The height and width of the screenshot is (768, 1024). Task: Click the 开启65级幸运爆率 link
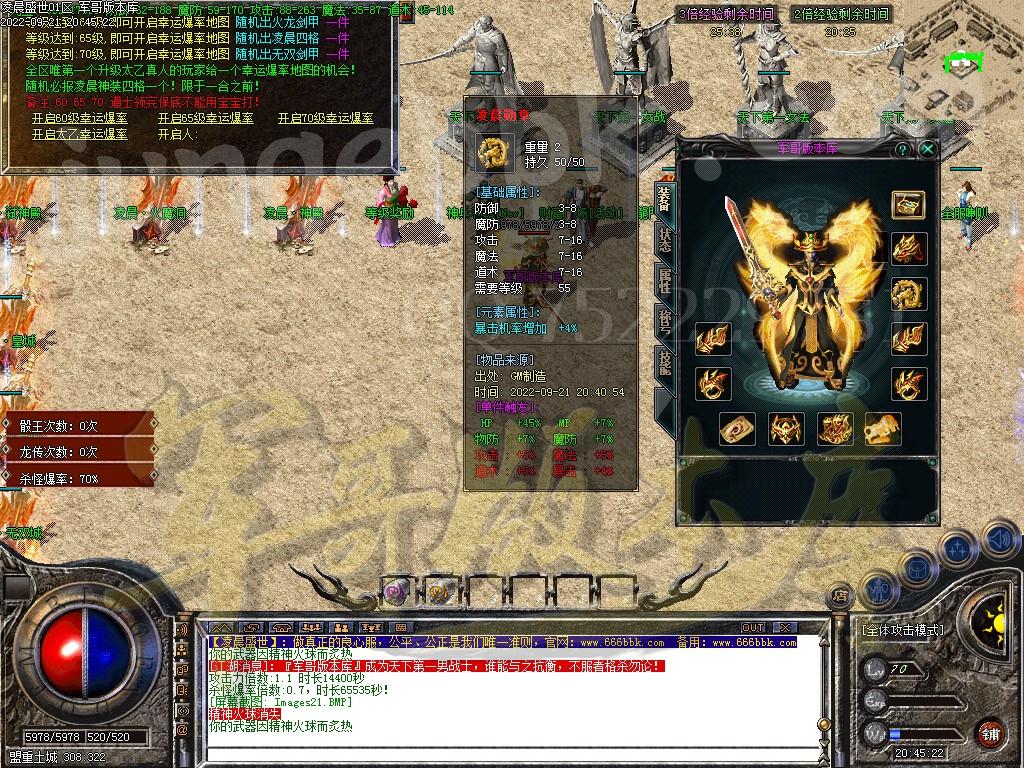(x=205, y=118)
